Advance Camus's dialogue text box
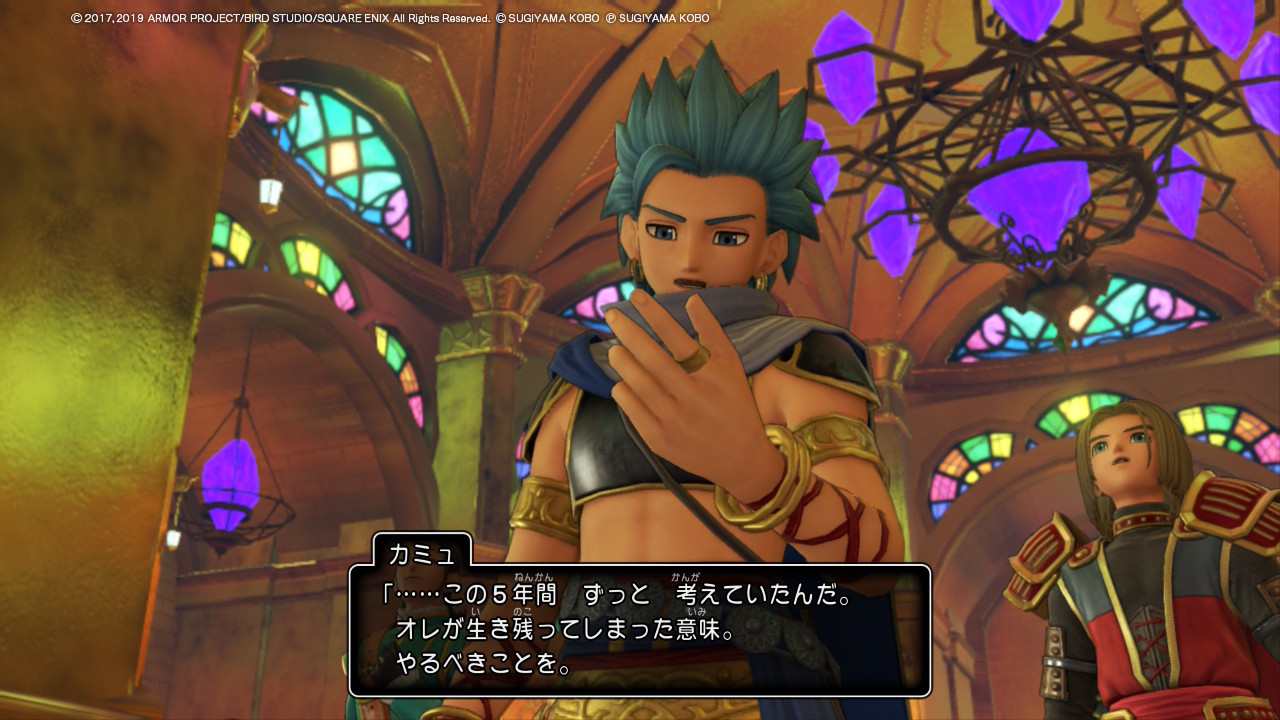This screenshot has width=1280, height=720. click(x=640, y=630)
